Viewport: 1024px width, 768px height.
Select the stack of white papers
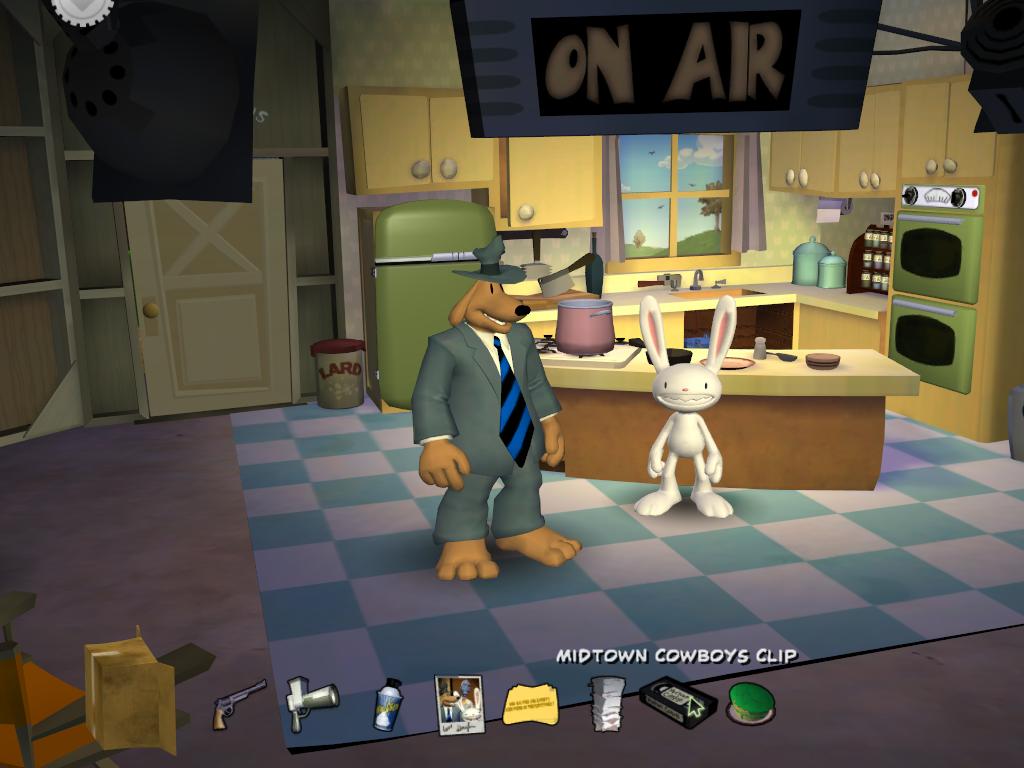pos(606,702)
